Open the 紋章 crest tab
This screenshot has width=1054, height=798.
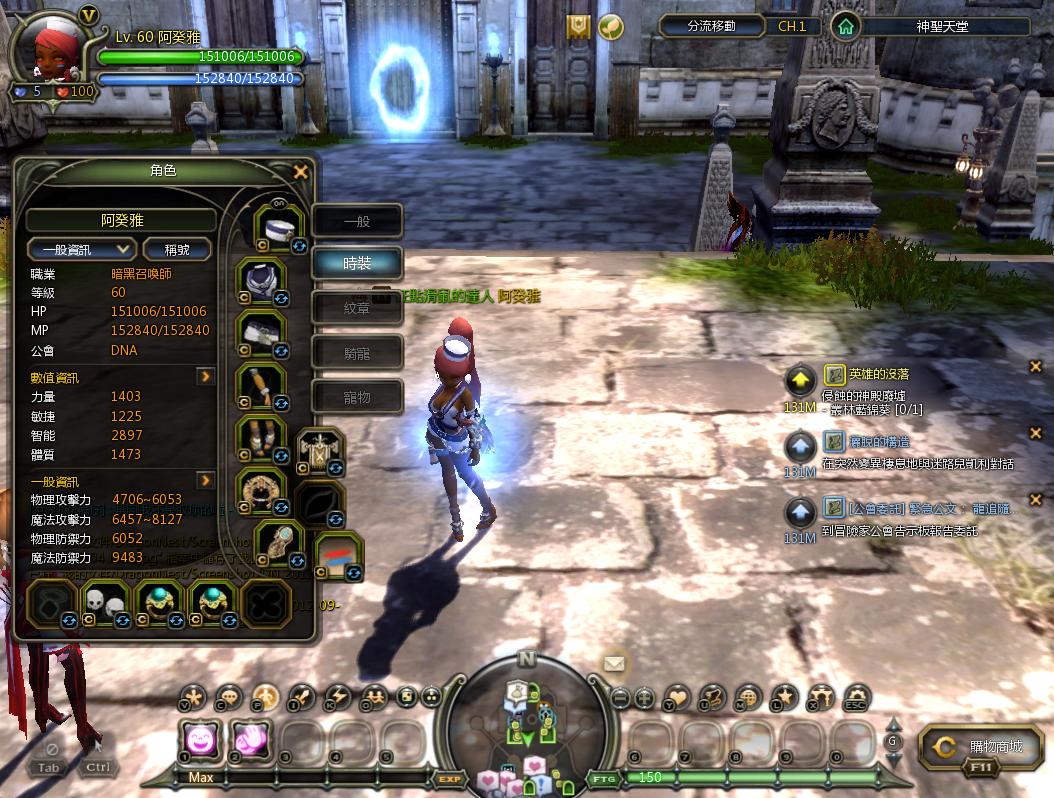(357, 309)
